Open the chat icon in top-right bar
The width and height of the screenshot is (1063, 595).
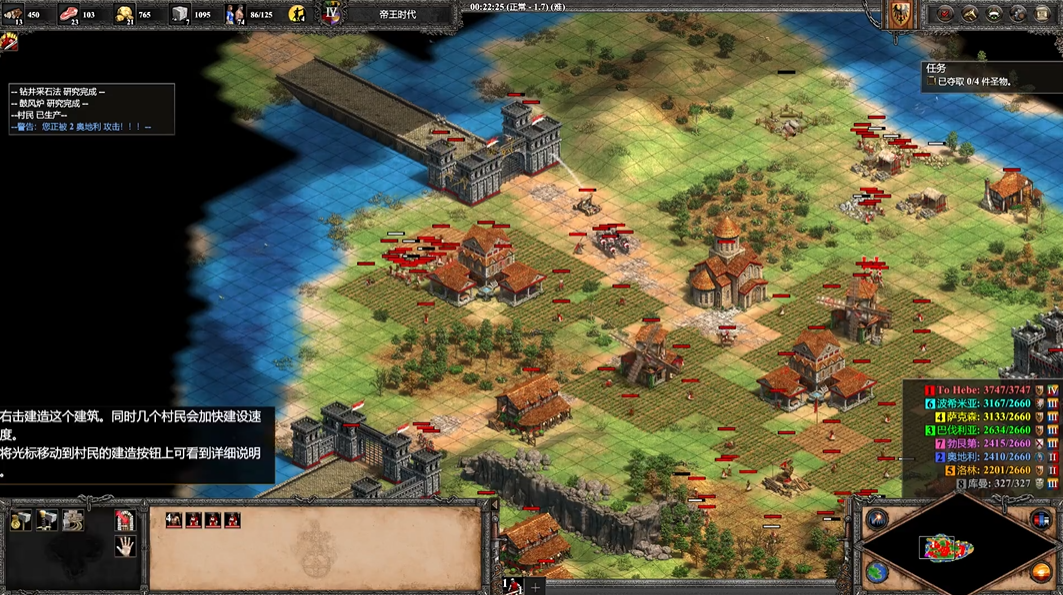click(x=995, y=14)
